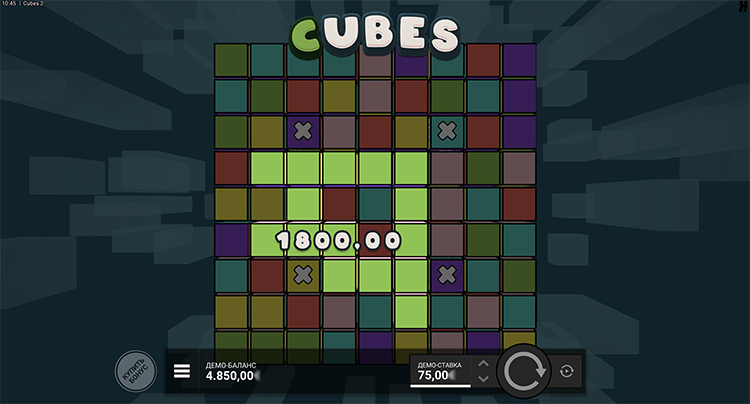Click the round "Купить бонус" button
Screen dimensions: 750x404
[135, 370]
